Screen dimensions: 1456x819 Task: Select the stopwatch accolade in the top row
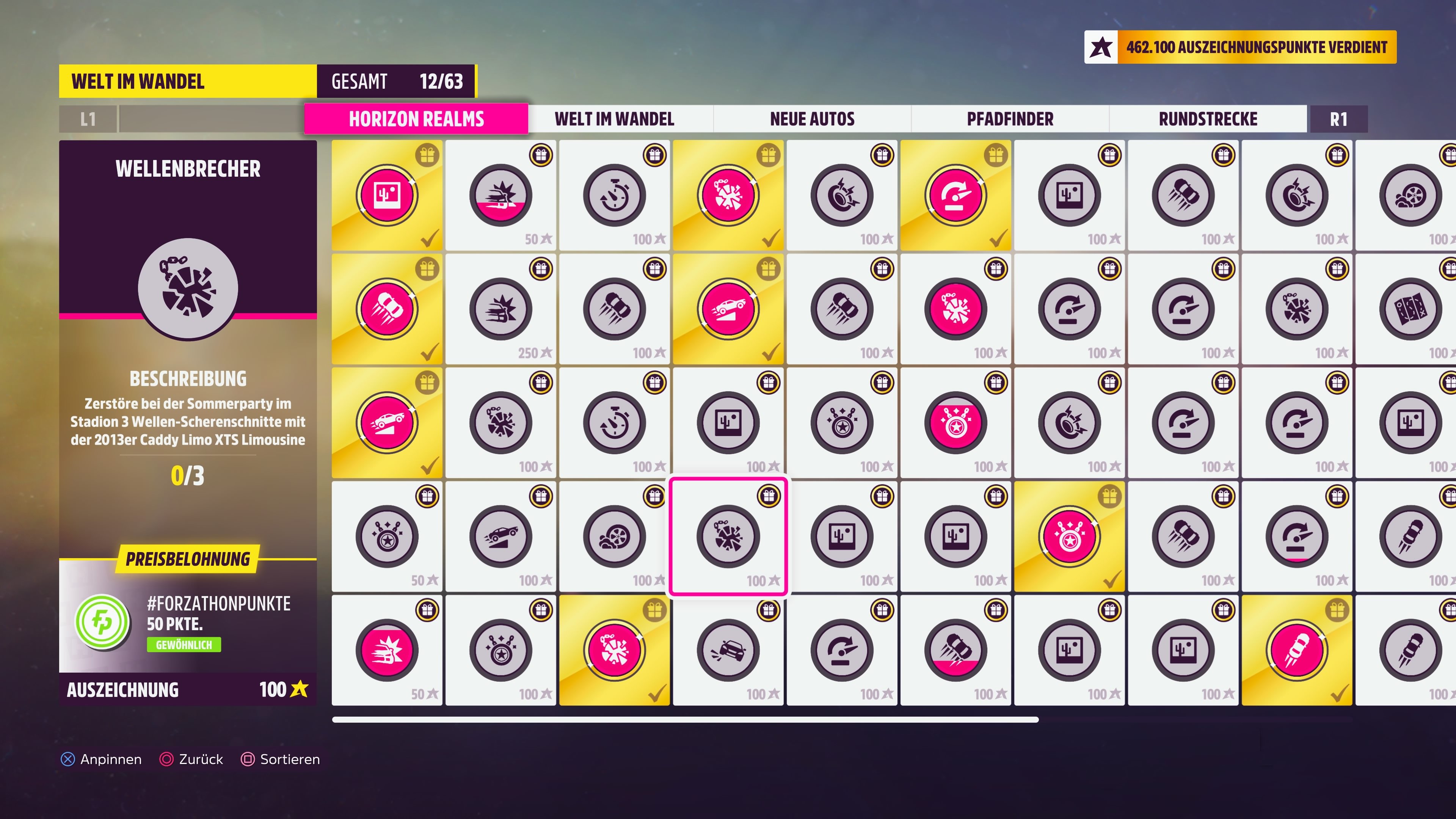[614, 195]
